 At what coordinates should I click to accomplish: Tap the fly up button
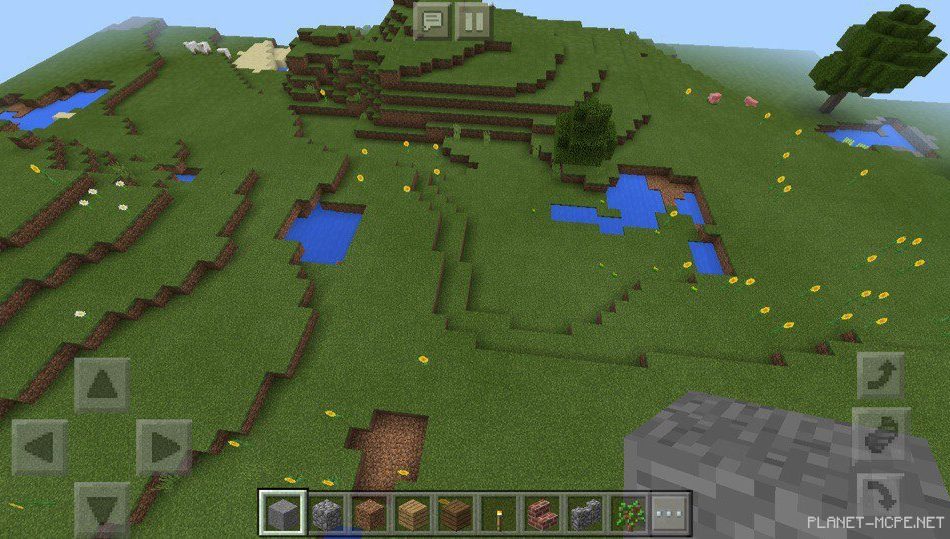881,376
